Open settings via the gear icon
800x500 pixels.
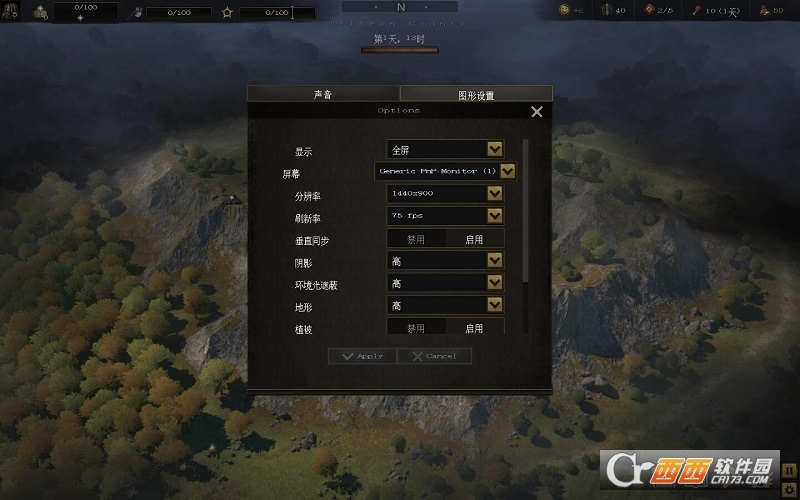pos(789,489)
